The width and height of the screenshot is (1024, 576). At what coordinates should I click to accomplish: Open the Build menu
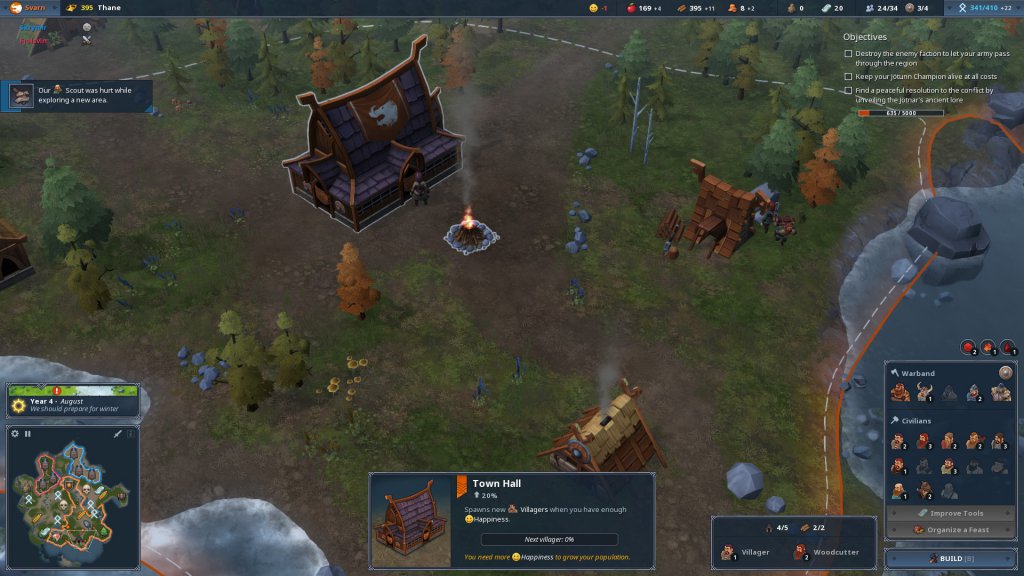pos(950,558)
